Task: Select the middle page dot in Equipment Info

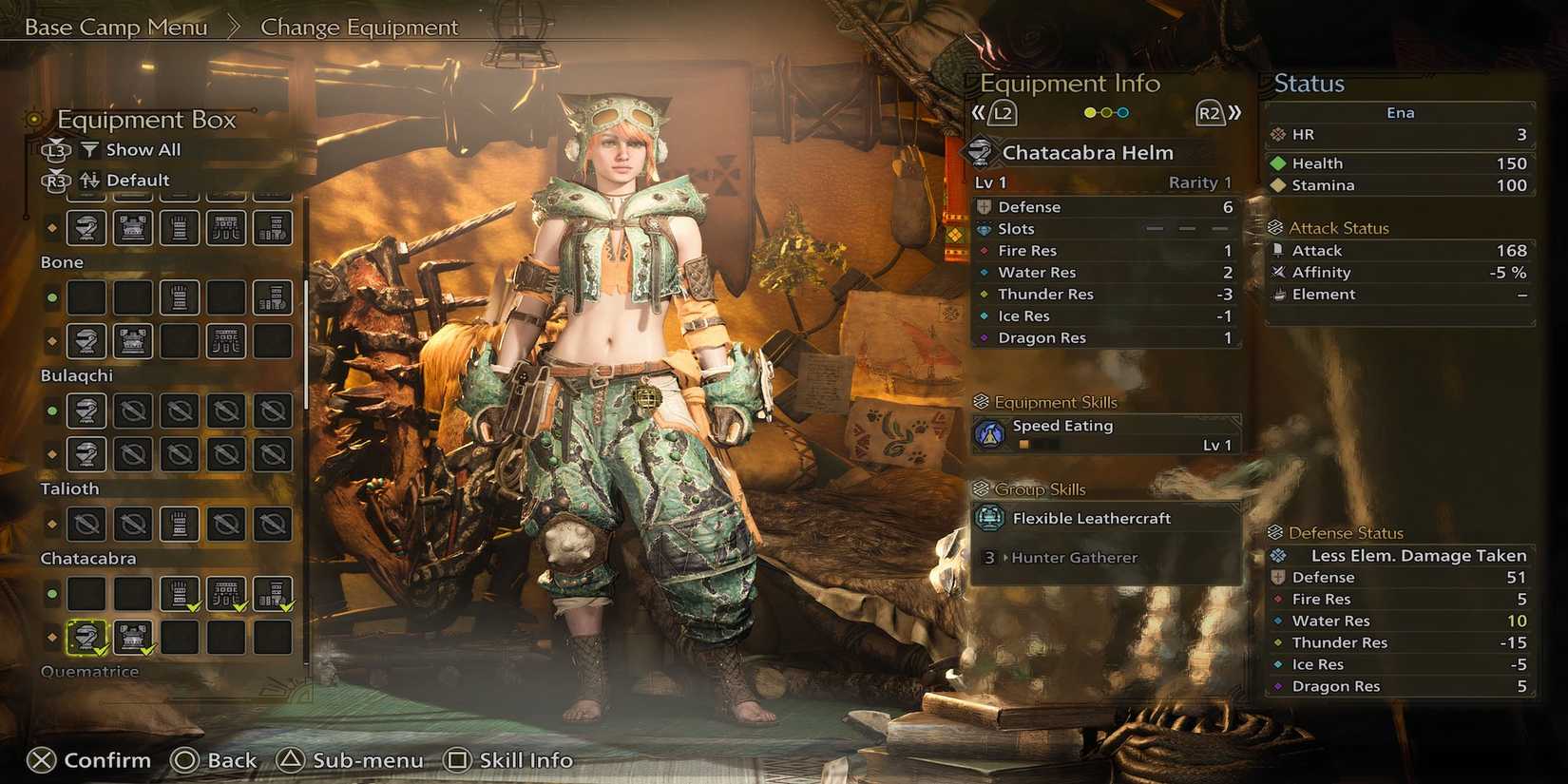Action: [1105, 111]
